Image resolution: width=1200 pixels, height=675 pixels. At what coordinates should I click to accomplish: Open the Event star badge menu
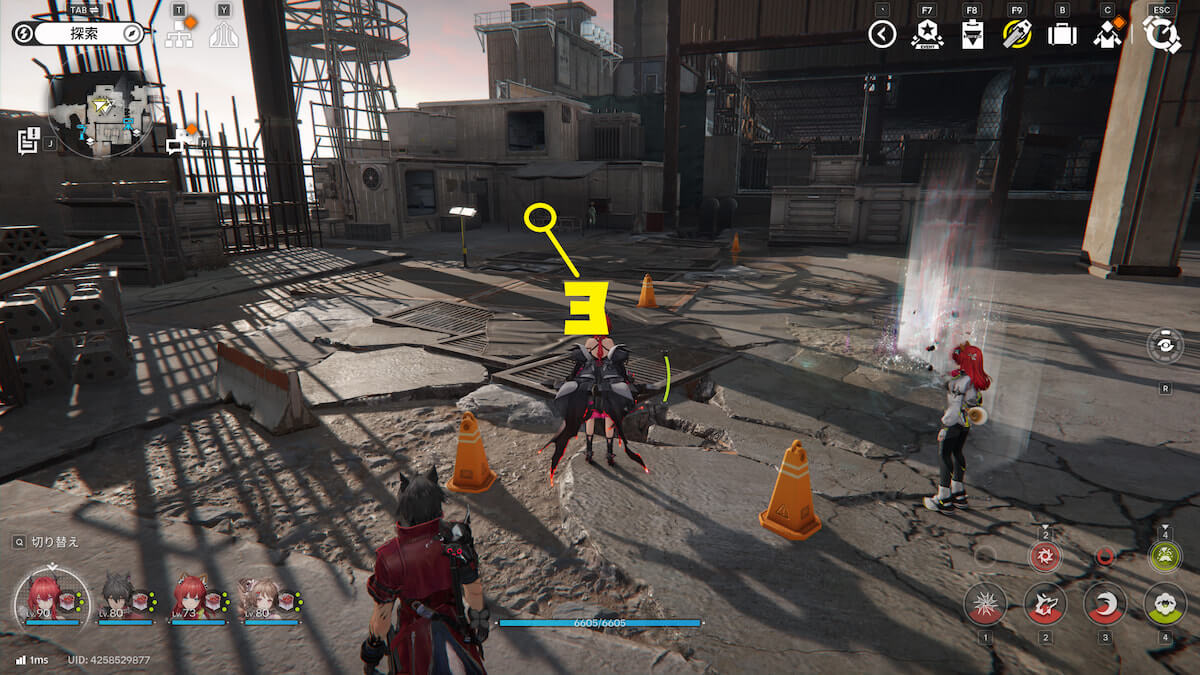(927, 35)
